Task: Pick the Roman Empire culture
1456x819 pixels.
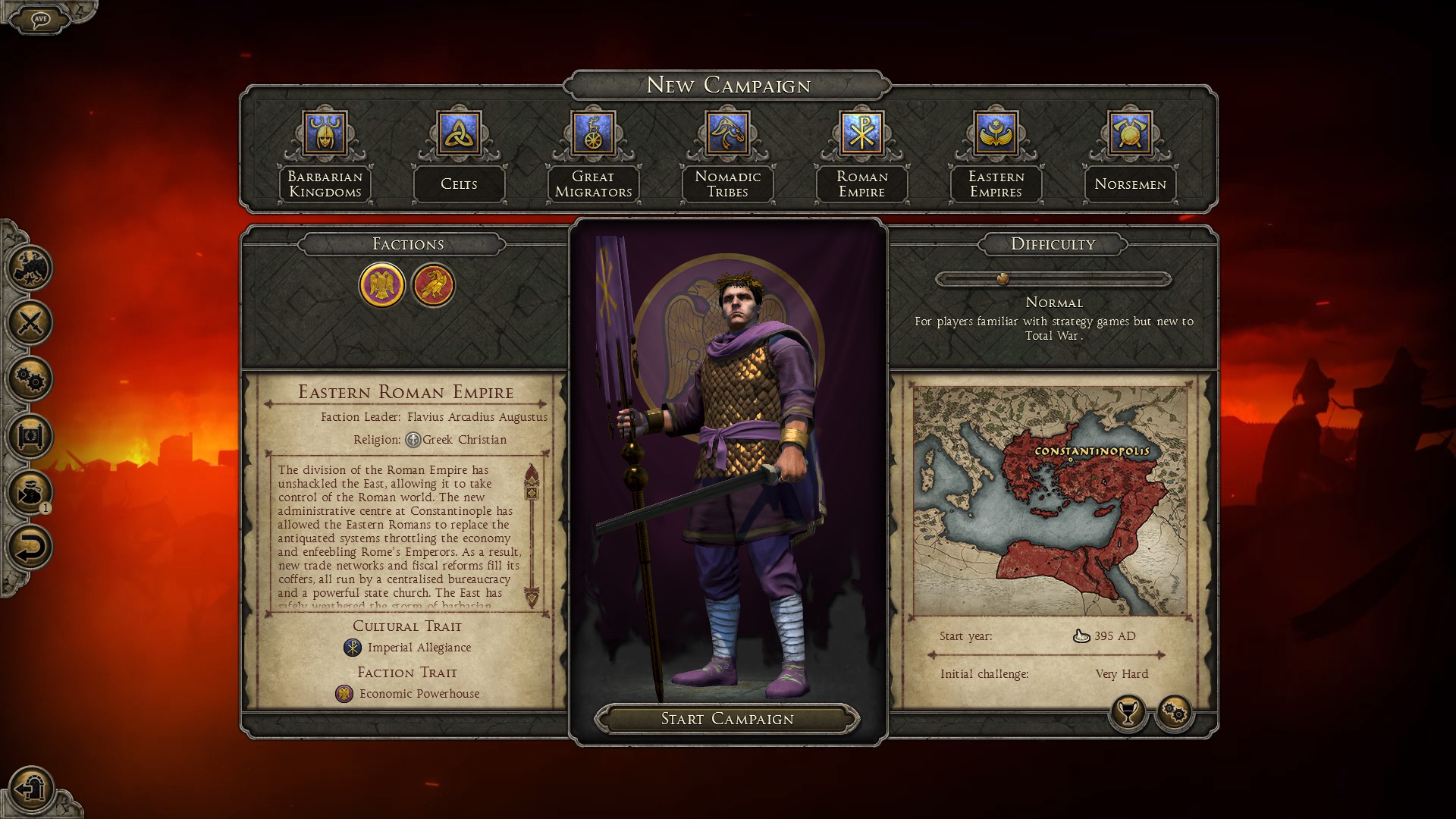Action: pos(861,155)
